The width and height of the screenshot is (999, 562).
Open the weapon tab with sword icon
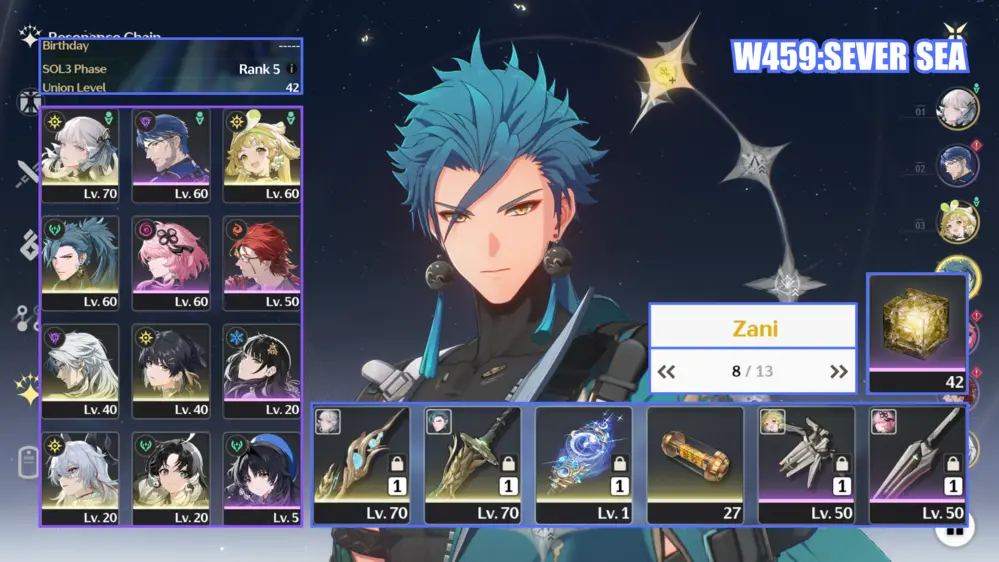(x=28, y=176)
